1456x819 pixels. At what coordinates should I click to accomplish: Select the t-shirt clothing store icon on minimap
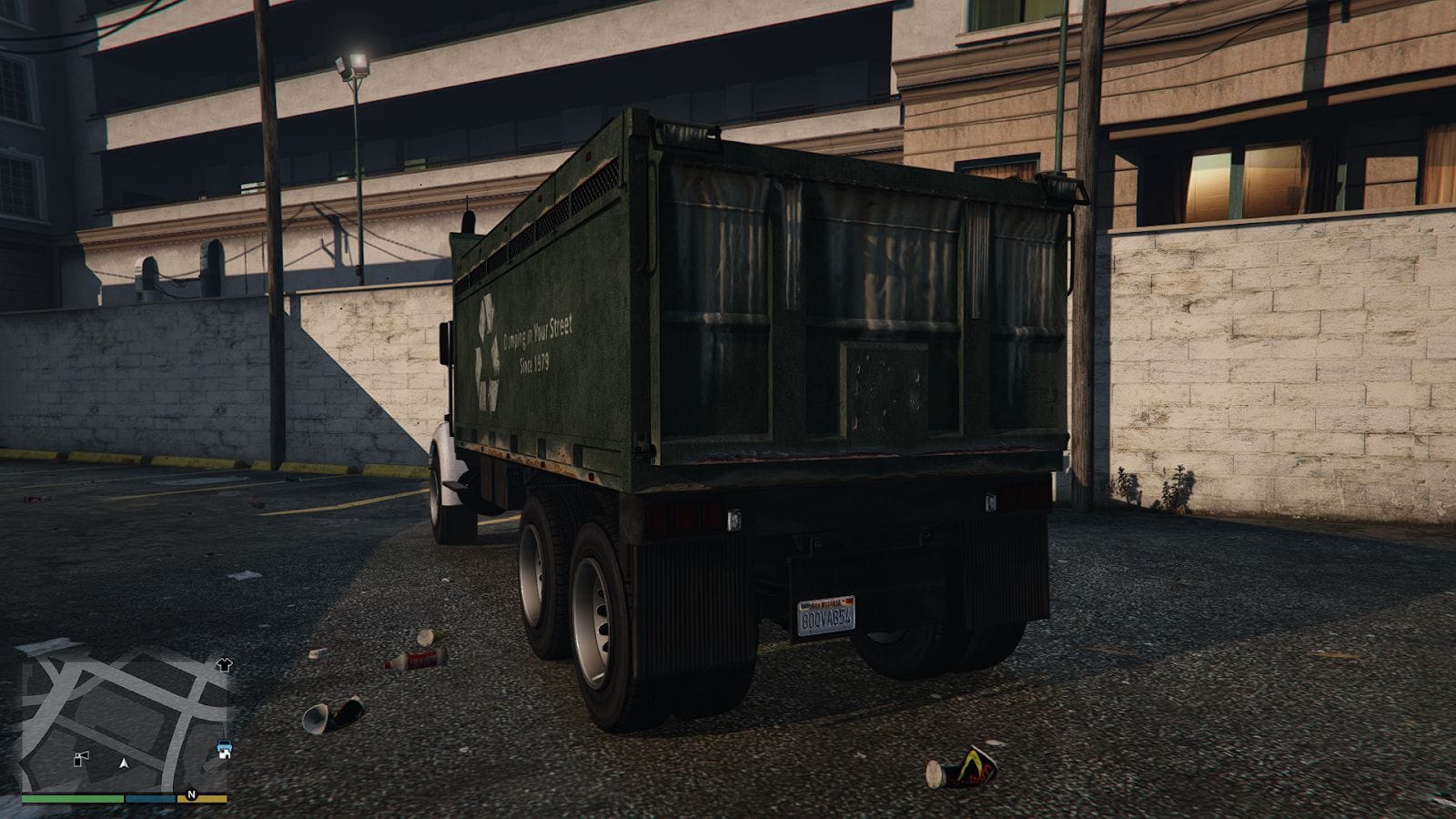pos(224,665)
